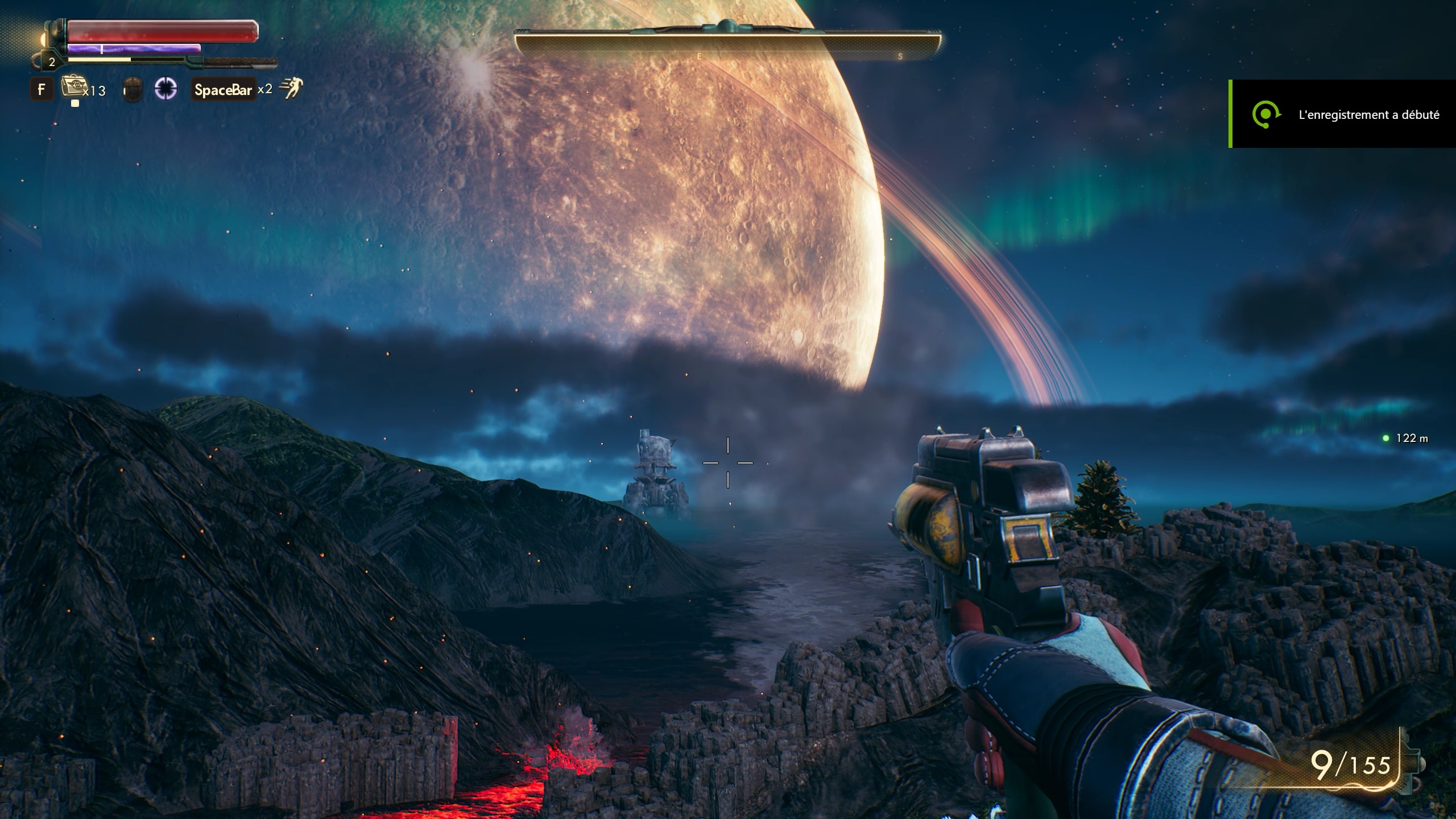This screenshot has width=1456, height=819.
Task: Click the compass bar at top
Action: [x=727, y=43]
